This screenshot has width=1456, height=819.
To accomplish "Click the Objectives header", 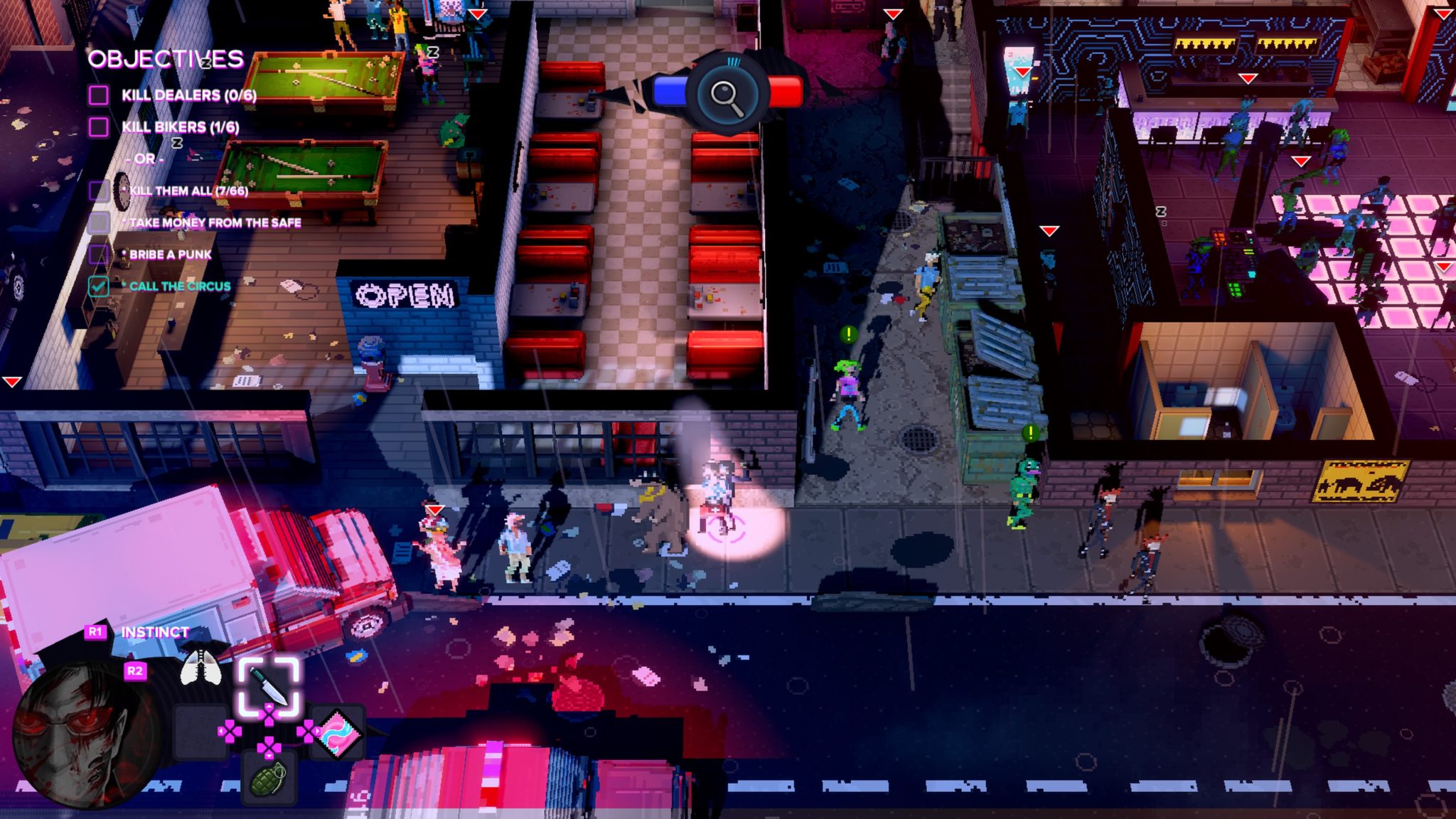I will coord(166,59).
